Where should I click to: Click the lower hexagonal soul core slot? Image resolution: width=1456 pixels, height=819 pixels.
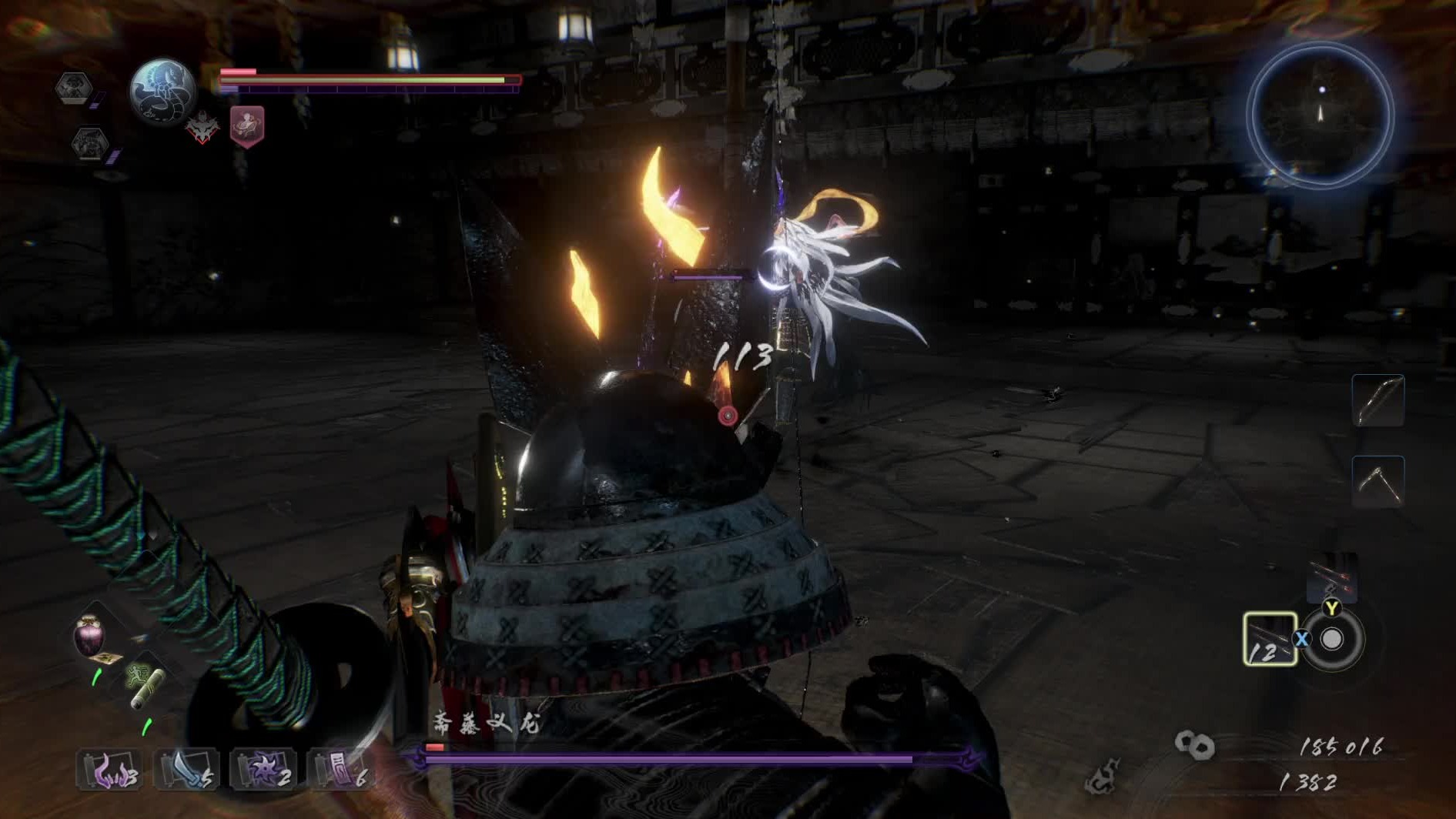89,143
